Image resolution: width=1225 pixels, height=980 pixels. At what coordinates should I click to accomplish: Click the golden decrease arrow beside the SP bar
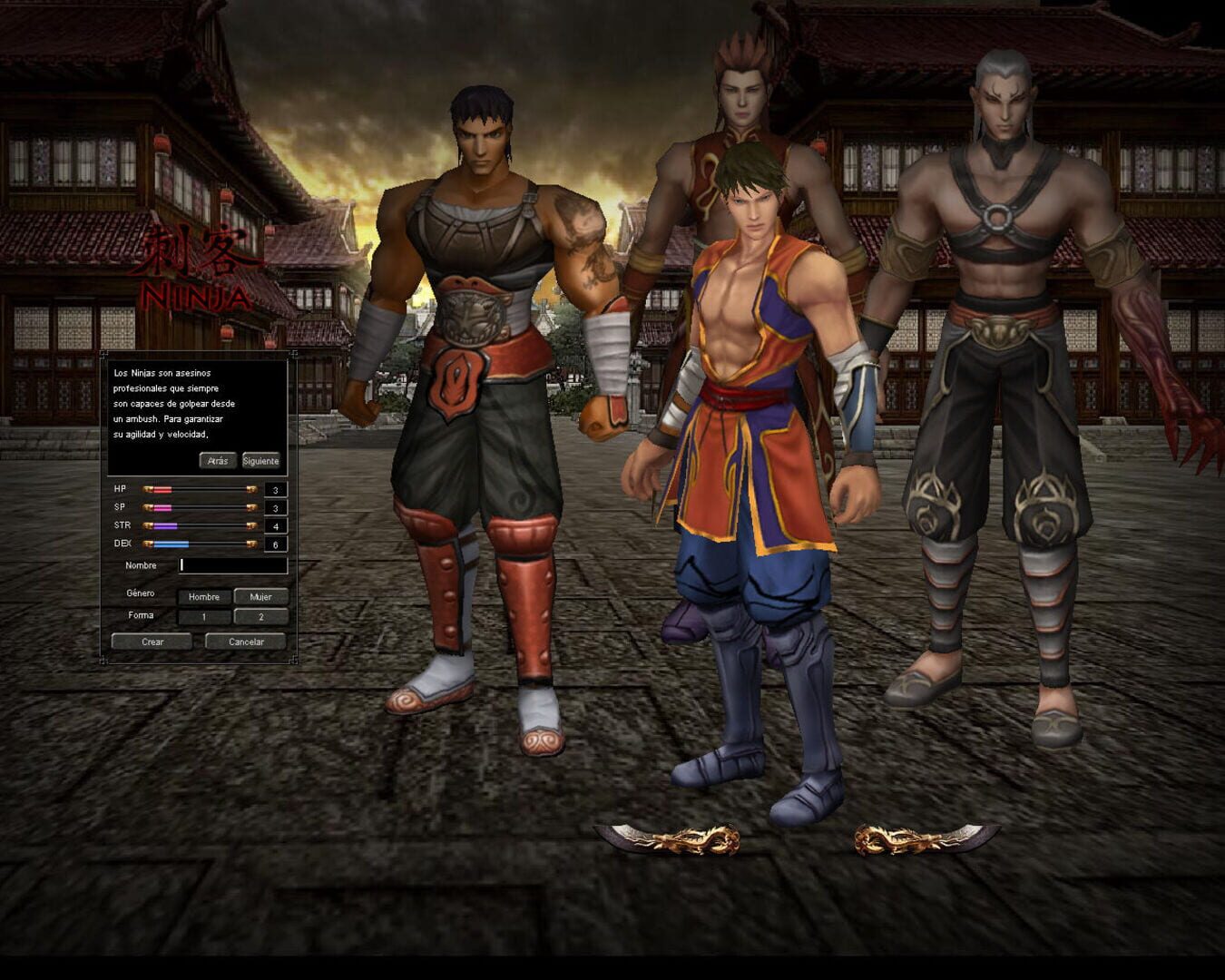[x=149, y=506]
